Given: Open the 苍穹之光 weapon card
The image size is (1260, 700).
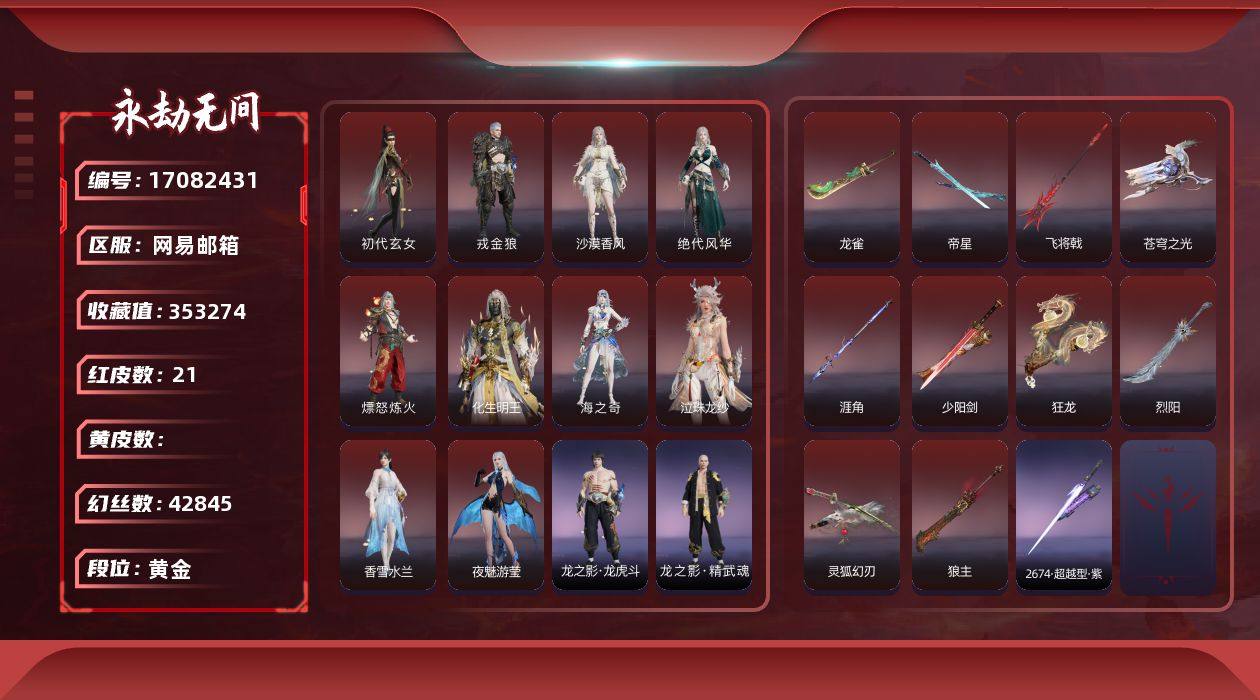Looking at the screenshot, I should (x=1168, y=187).
